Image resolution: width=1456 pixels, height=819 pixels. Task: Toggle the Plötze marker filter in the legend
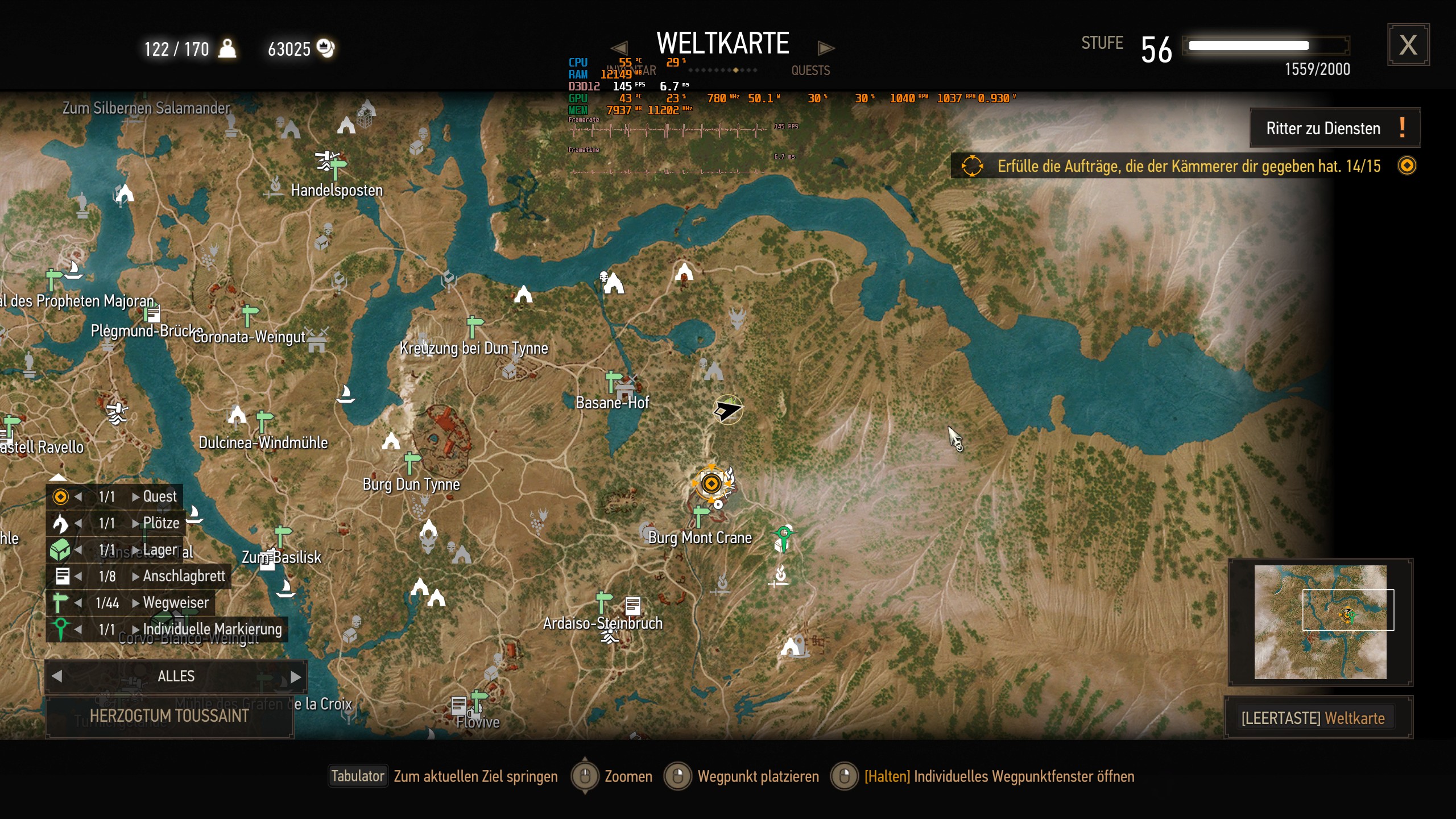point(61,523)
